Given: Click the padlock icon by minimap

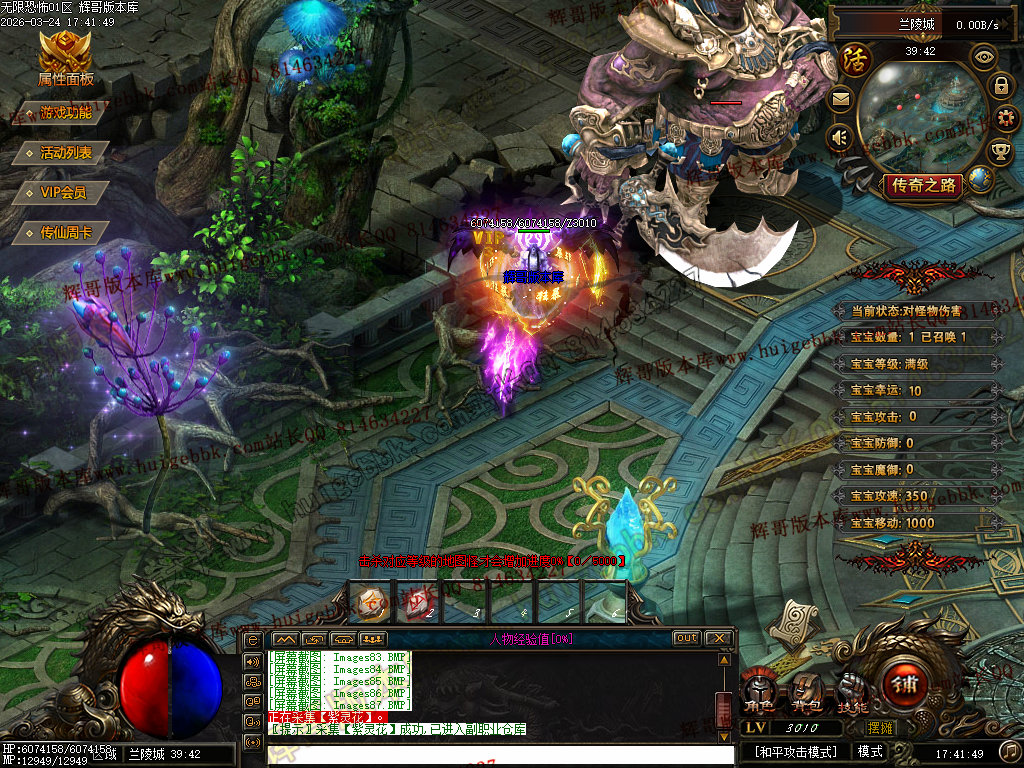Looking at the screenshot, I should 1000,86.
